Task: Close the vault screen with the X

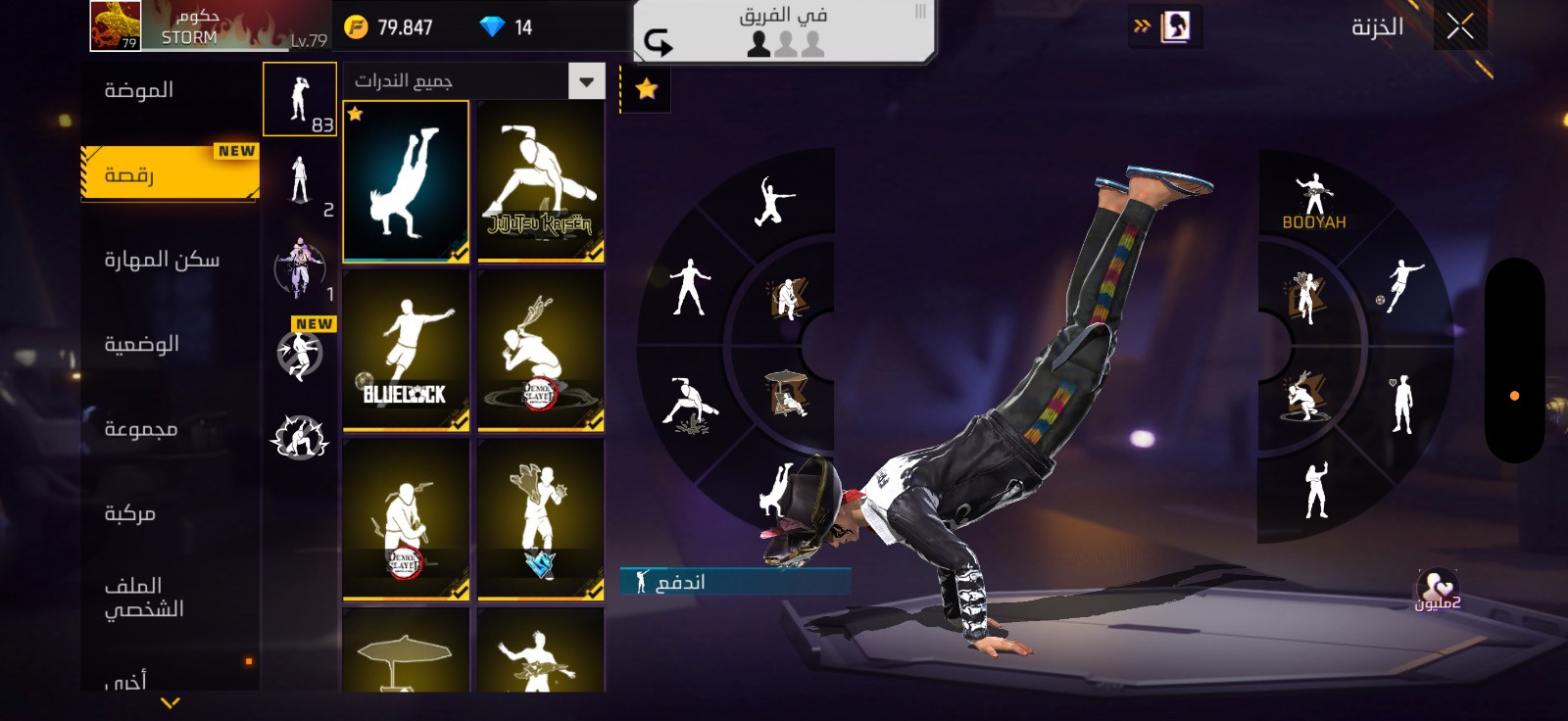Action: coord(1459,26)
